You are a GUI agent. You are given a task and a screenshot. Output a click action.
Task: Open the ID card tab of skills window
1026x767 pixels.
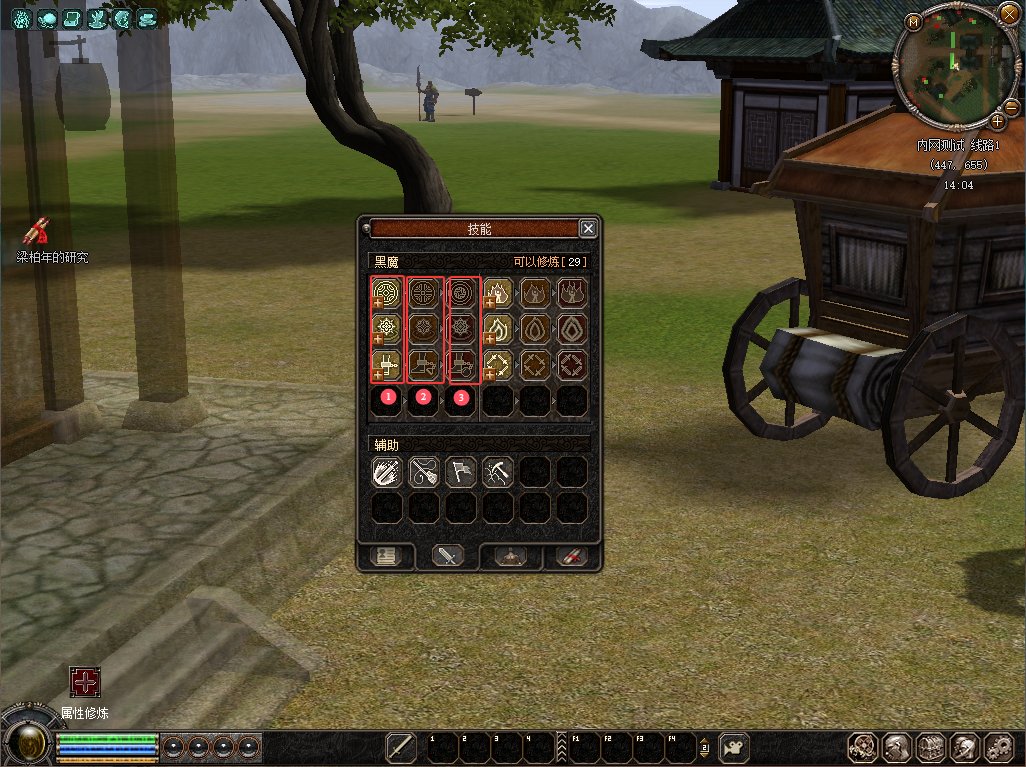pos(386,556)
